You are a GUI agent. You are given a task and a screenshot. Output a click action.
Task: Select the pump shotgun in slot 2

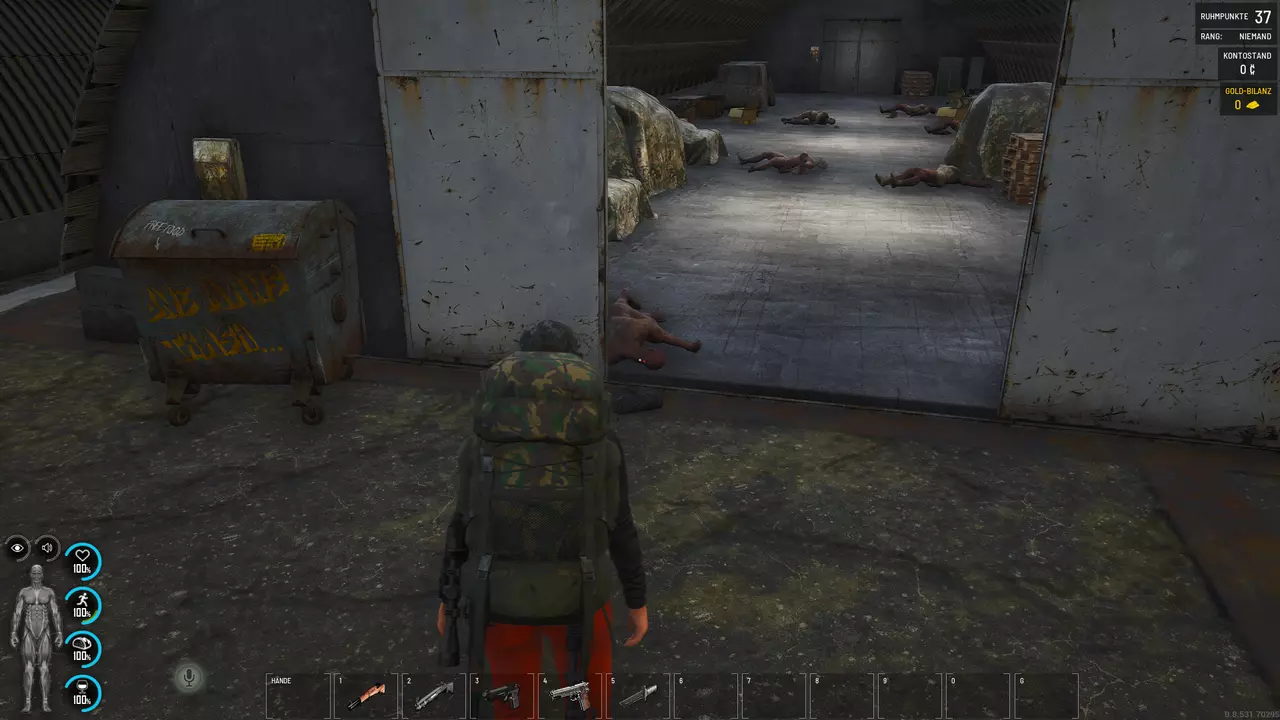(x=434, y=695)
